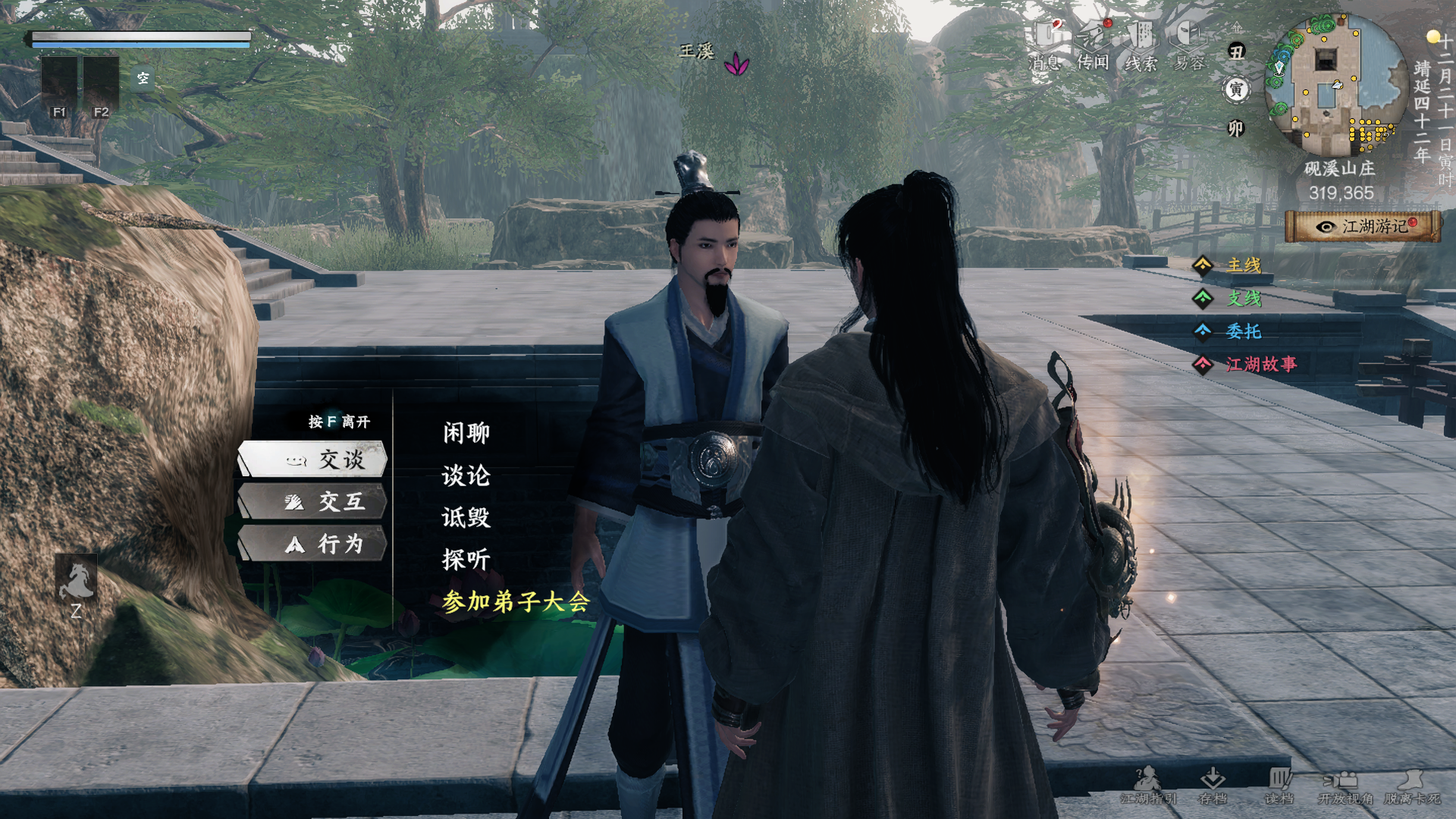Open the 江湖游记 scroll button
Viewport: 1456px width, 819px height.
pyautogui.click(x=1363, y=226)
